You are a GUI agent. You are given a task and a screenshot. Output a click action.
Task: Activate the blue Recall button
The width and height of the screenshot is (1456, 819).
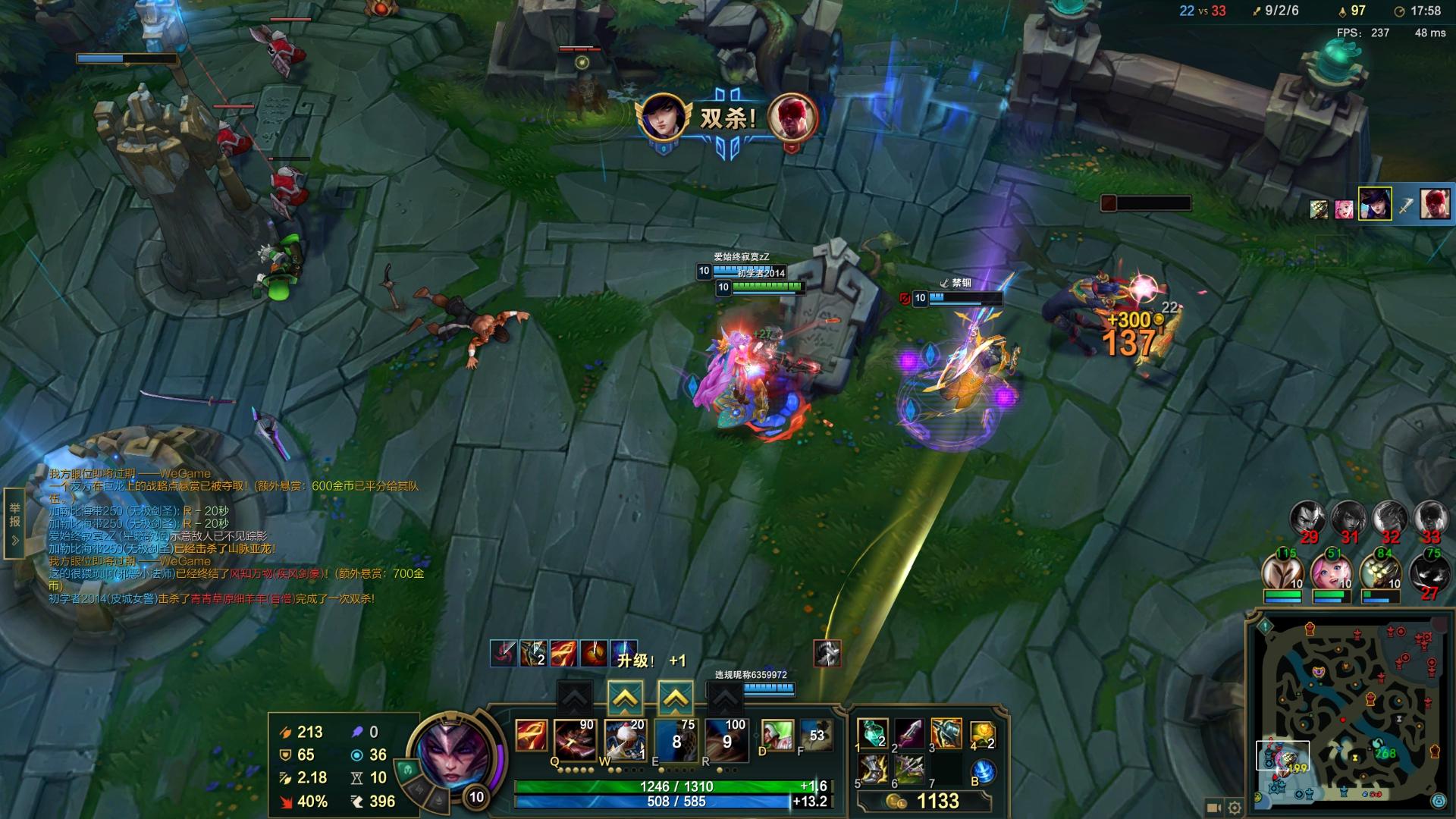coord(983,771)
